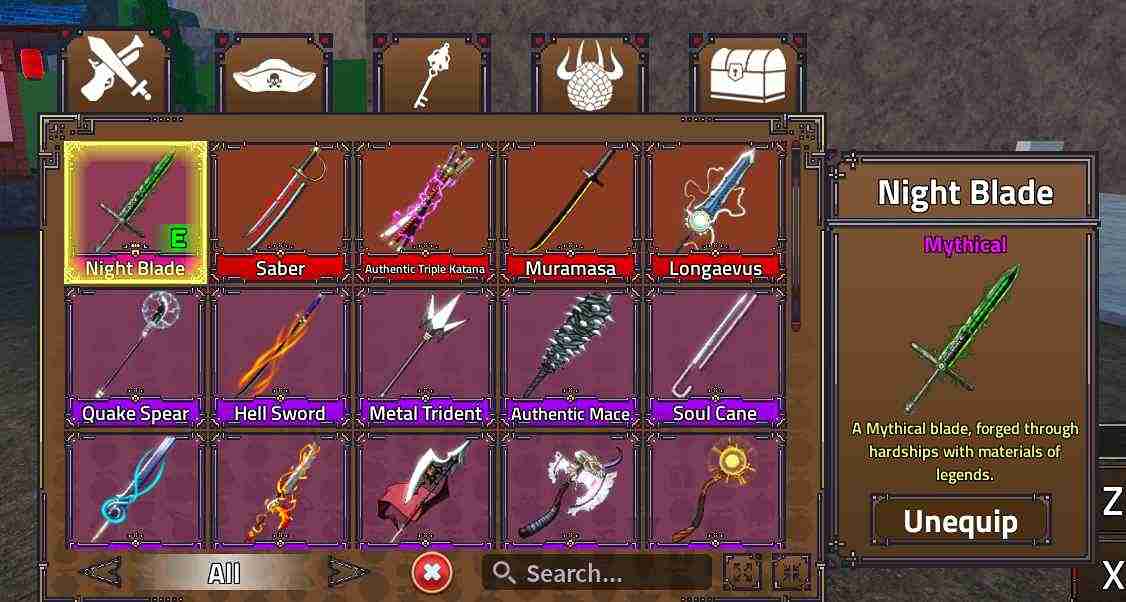The image size is (1126, 602).
Task: Select the Quake Spear
Action: pos(135,356)
